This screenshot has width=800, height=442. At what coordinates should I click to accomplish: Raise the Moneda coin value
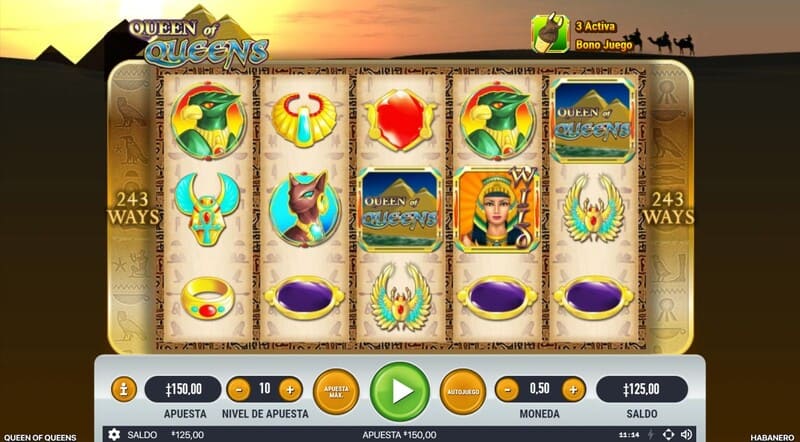pos(573,389)
